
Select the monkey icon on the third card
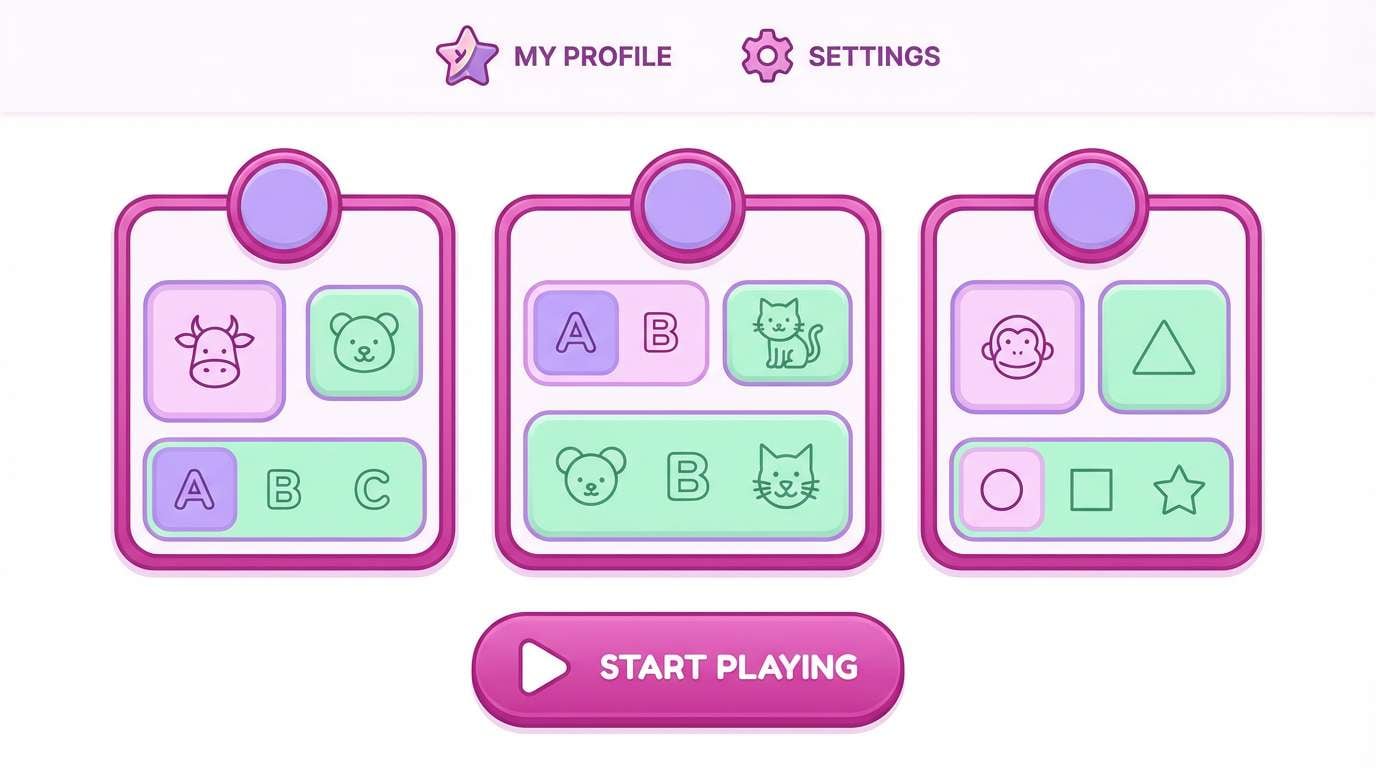(1017, 345)
